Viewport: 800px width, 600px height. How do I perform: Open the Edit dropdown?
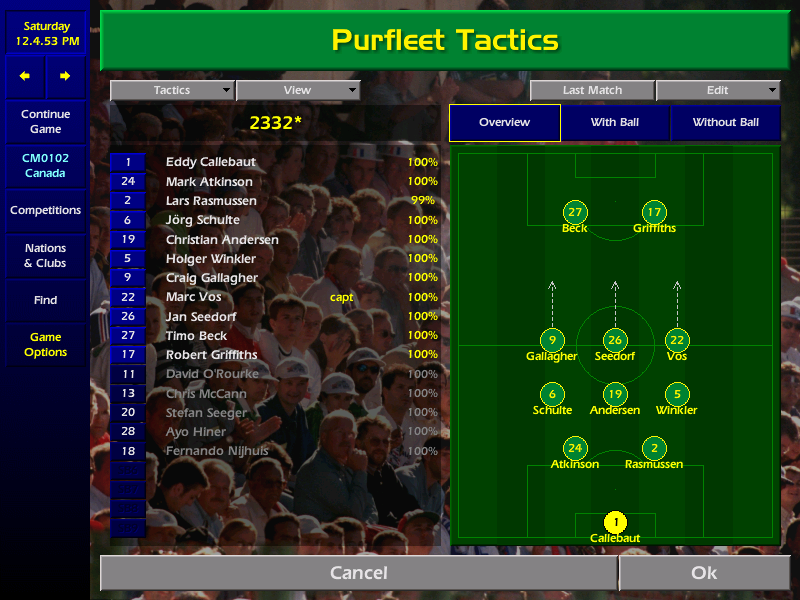(718, 91)
